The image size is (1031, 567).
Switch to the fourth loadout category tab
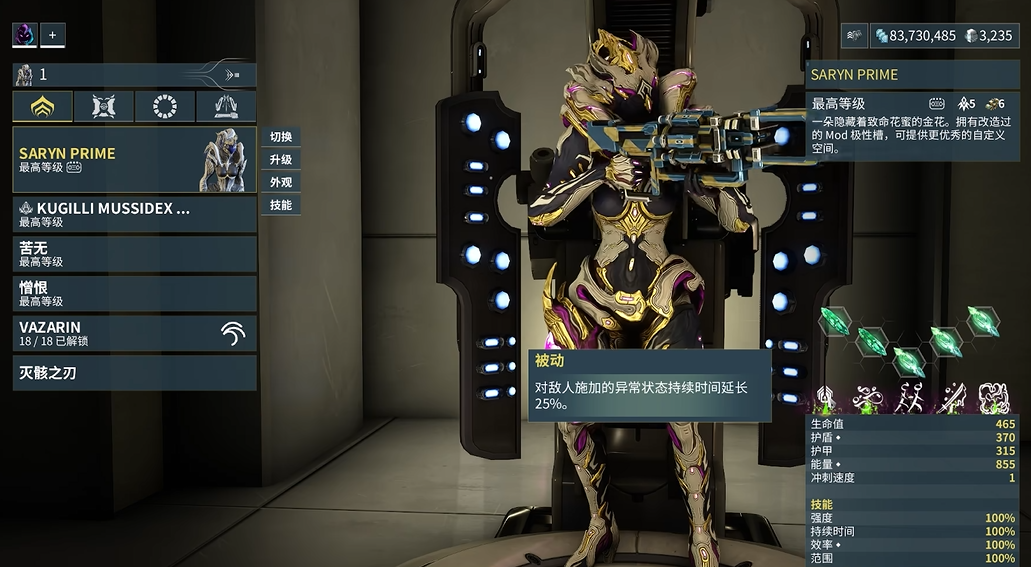226,107
